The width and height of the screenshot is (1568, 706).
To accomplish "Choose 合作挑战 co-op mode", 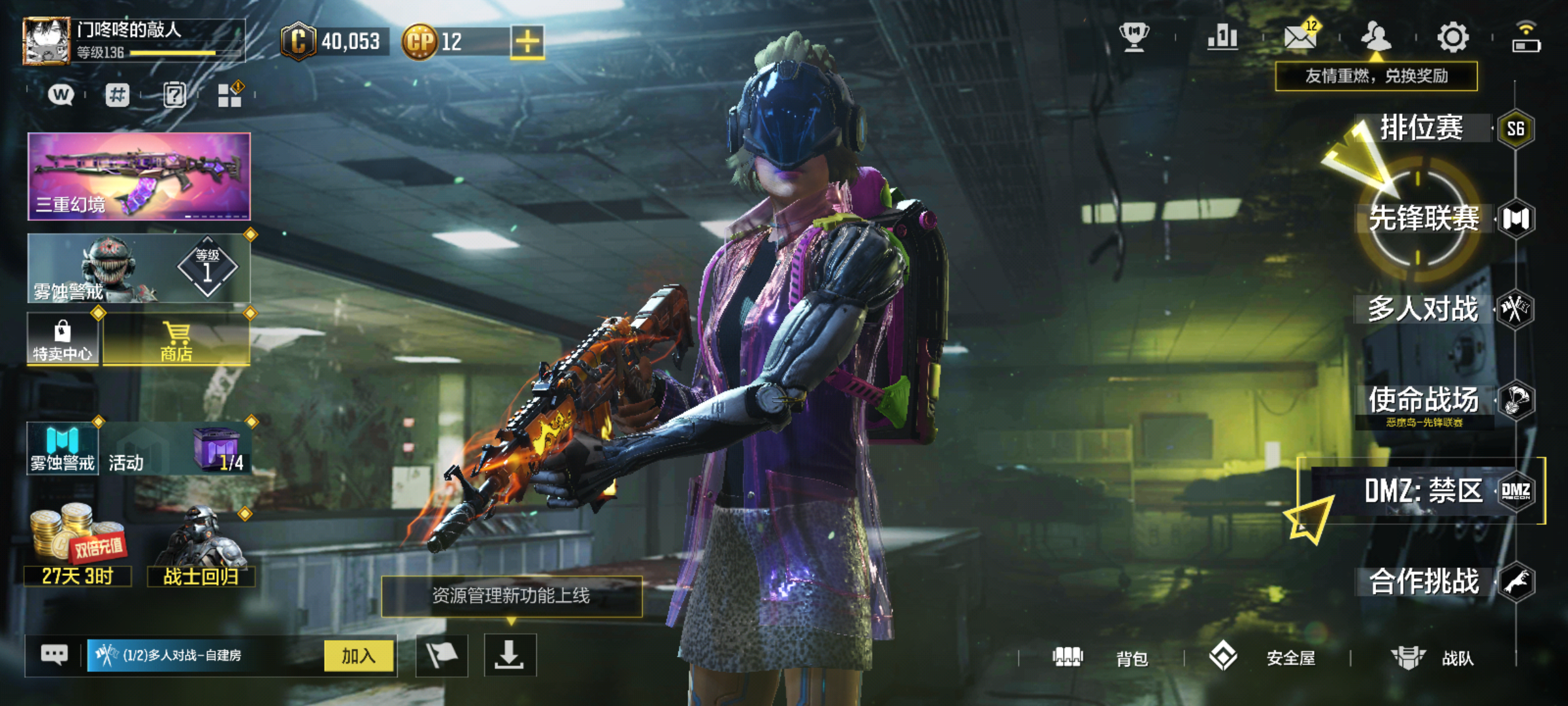I will click(1424, 582).
